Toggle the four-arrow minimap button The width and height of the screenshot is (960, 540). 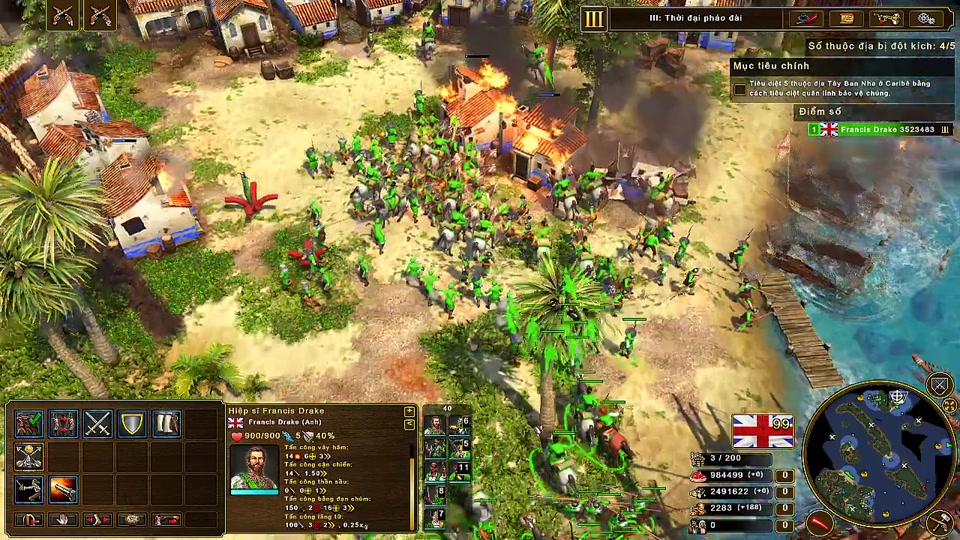pos(951,407)
